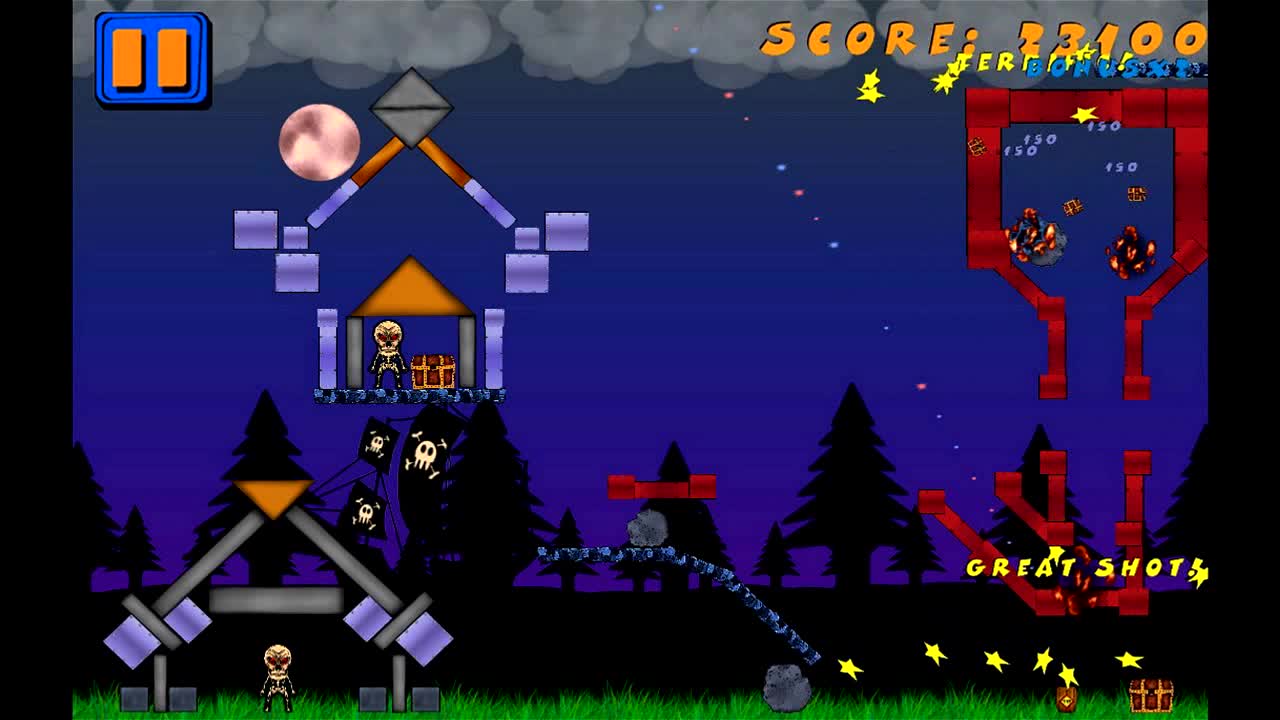Click the pink full moon
The width and height of the screenshot is (1280, 720).
point(320,143)
